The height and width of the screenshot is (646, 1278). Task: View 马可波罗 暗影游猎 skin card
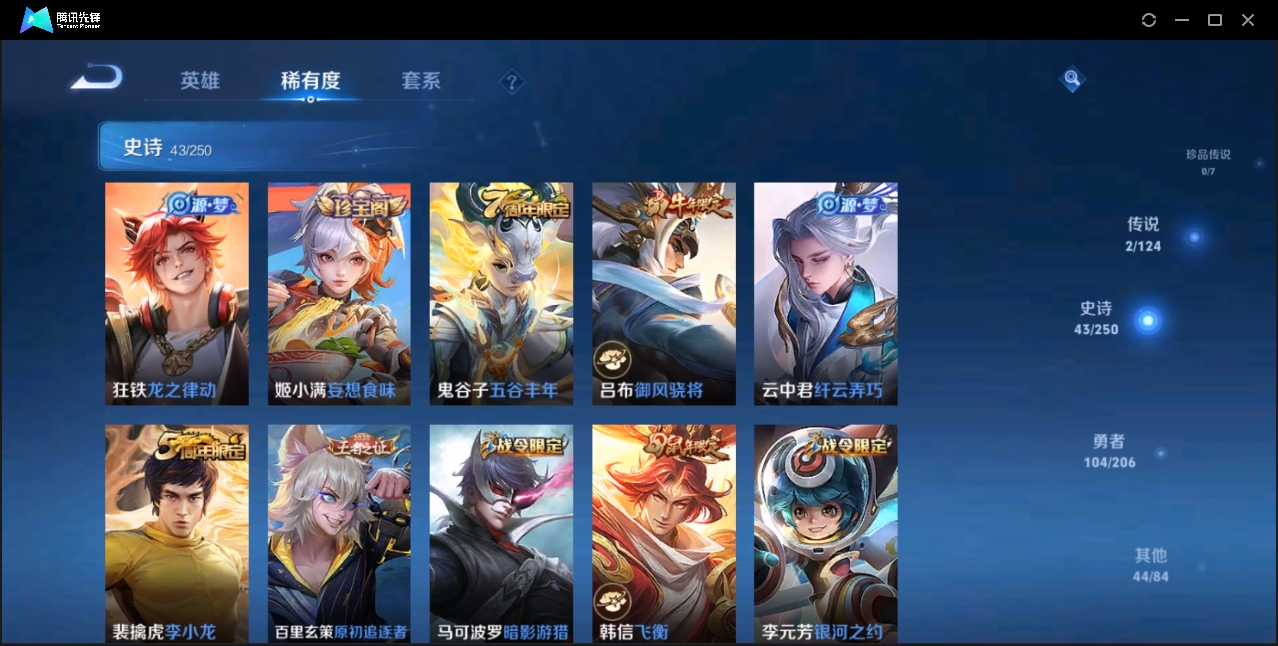coord(501,532)
